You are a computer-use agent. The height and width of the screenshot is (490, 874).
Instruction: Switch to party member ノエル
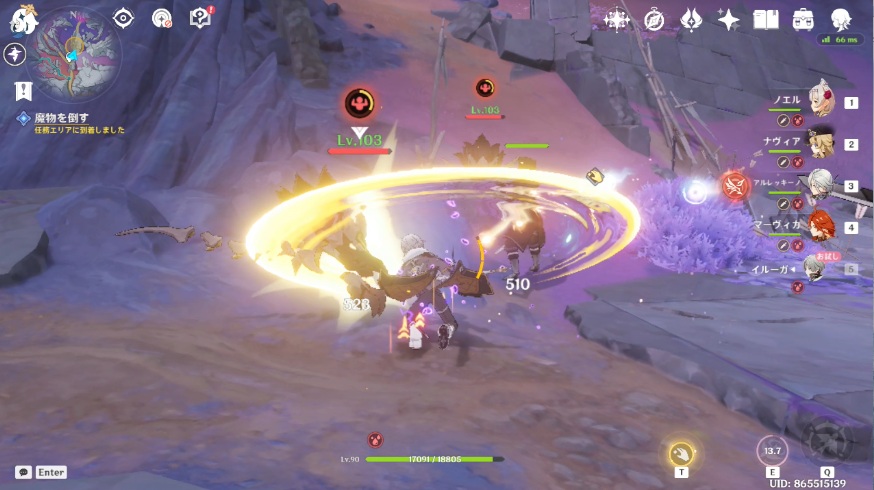[821, 100]
